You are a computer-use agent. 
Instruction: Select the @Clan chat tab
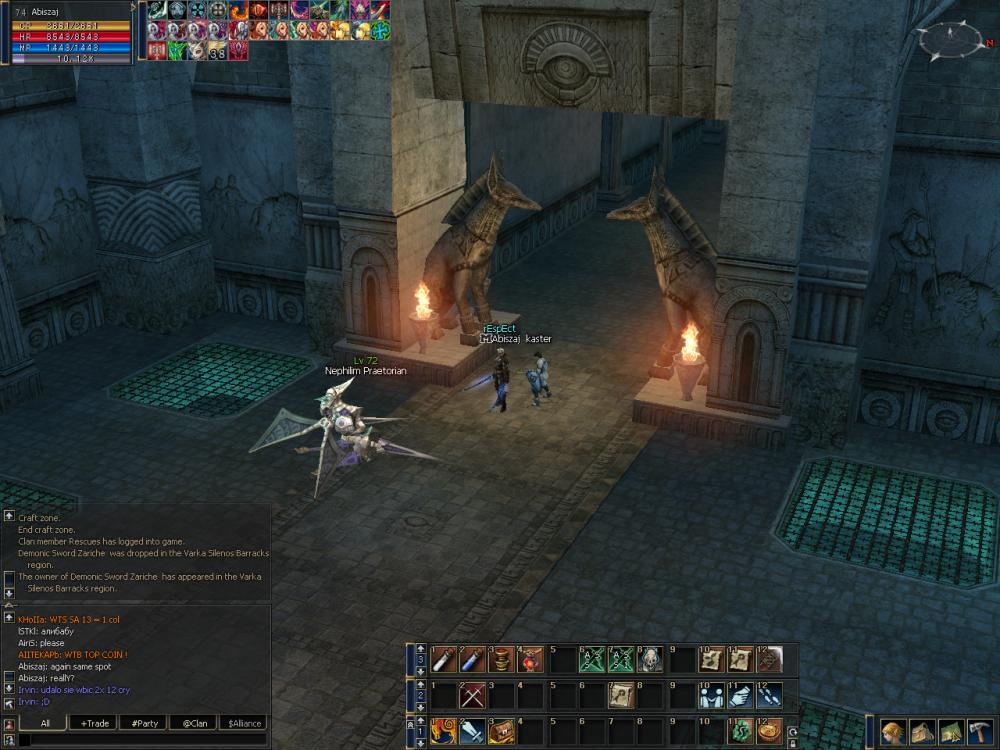pos(194,722)
